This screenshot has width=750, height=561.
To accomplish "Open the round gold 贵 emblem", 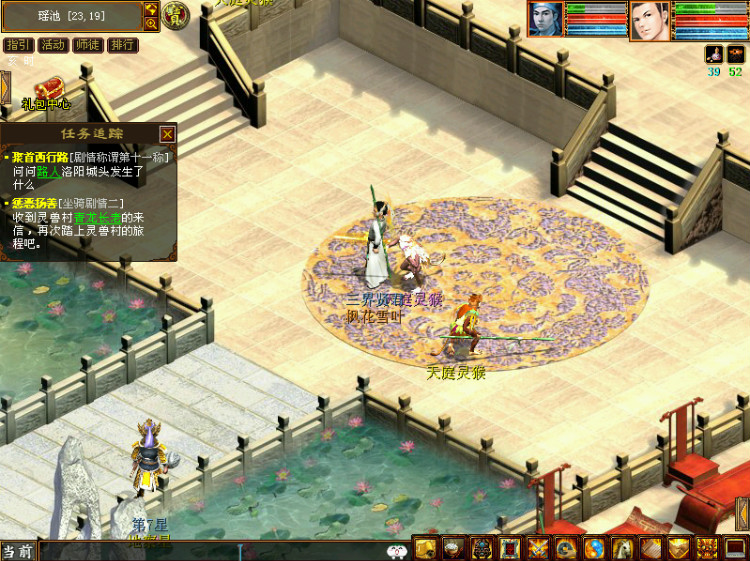I will (176, 15).
